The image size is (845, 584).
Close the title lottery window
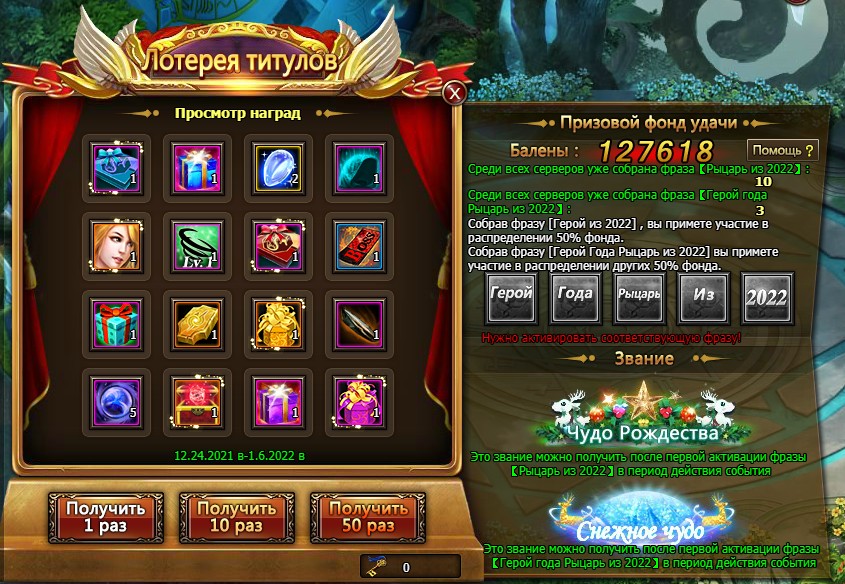pos(455,93)
